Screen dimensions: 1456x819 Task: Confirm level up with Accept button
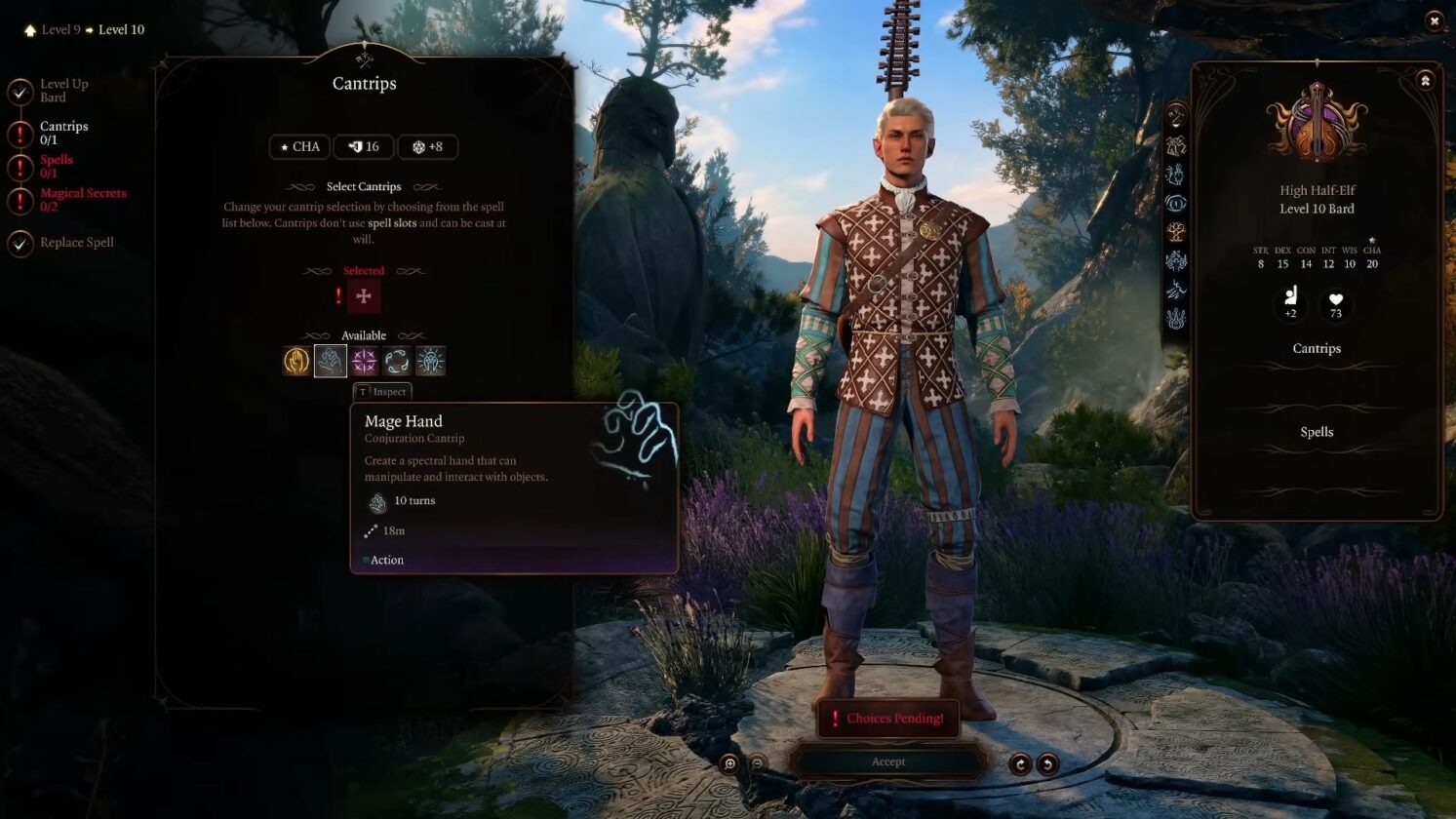tap(887, 761)
